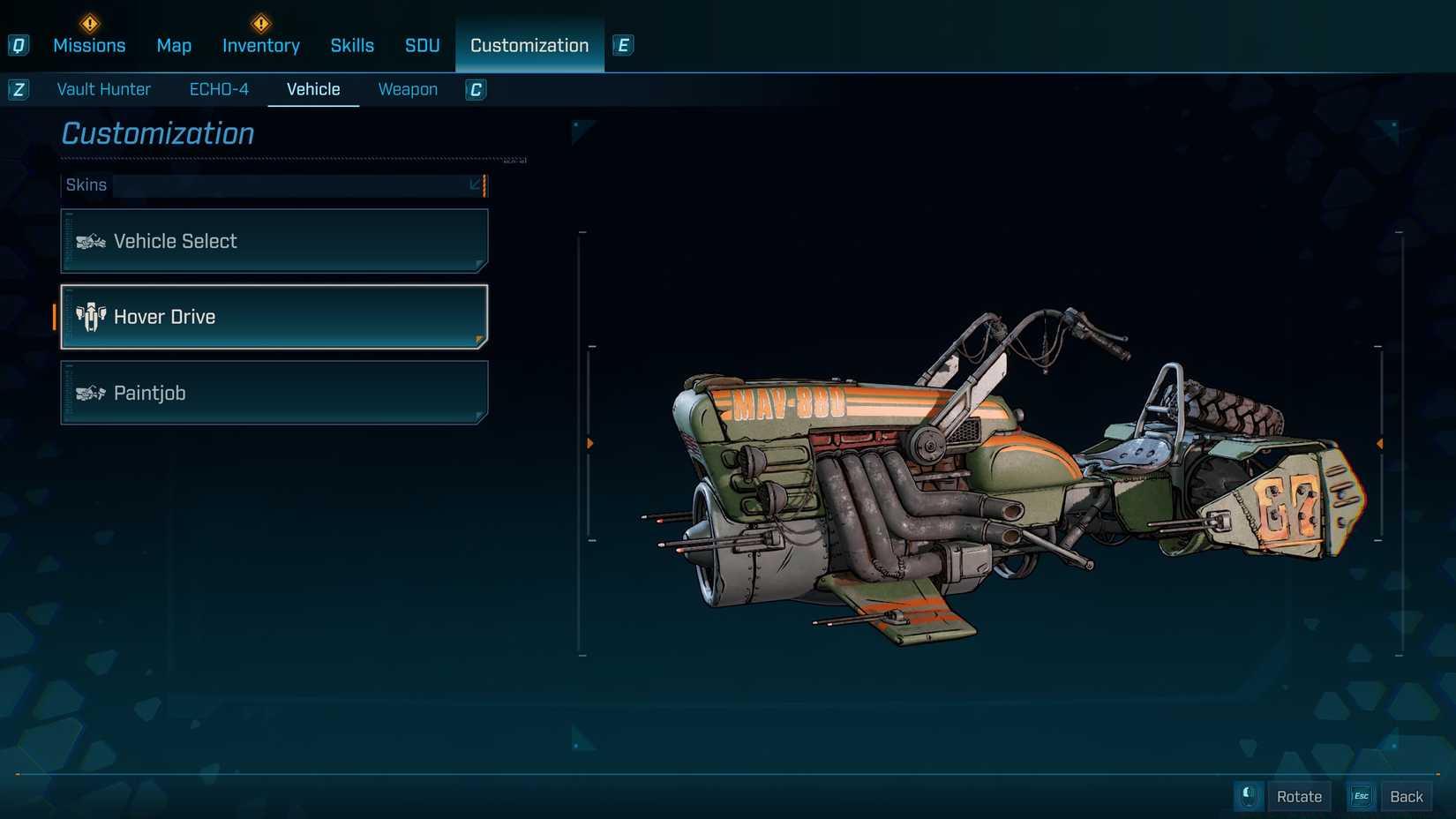Click the Vehicle Select car icon

[x=89, y=240]
